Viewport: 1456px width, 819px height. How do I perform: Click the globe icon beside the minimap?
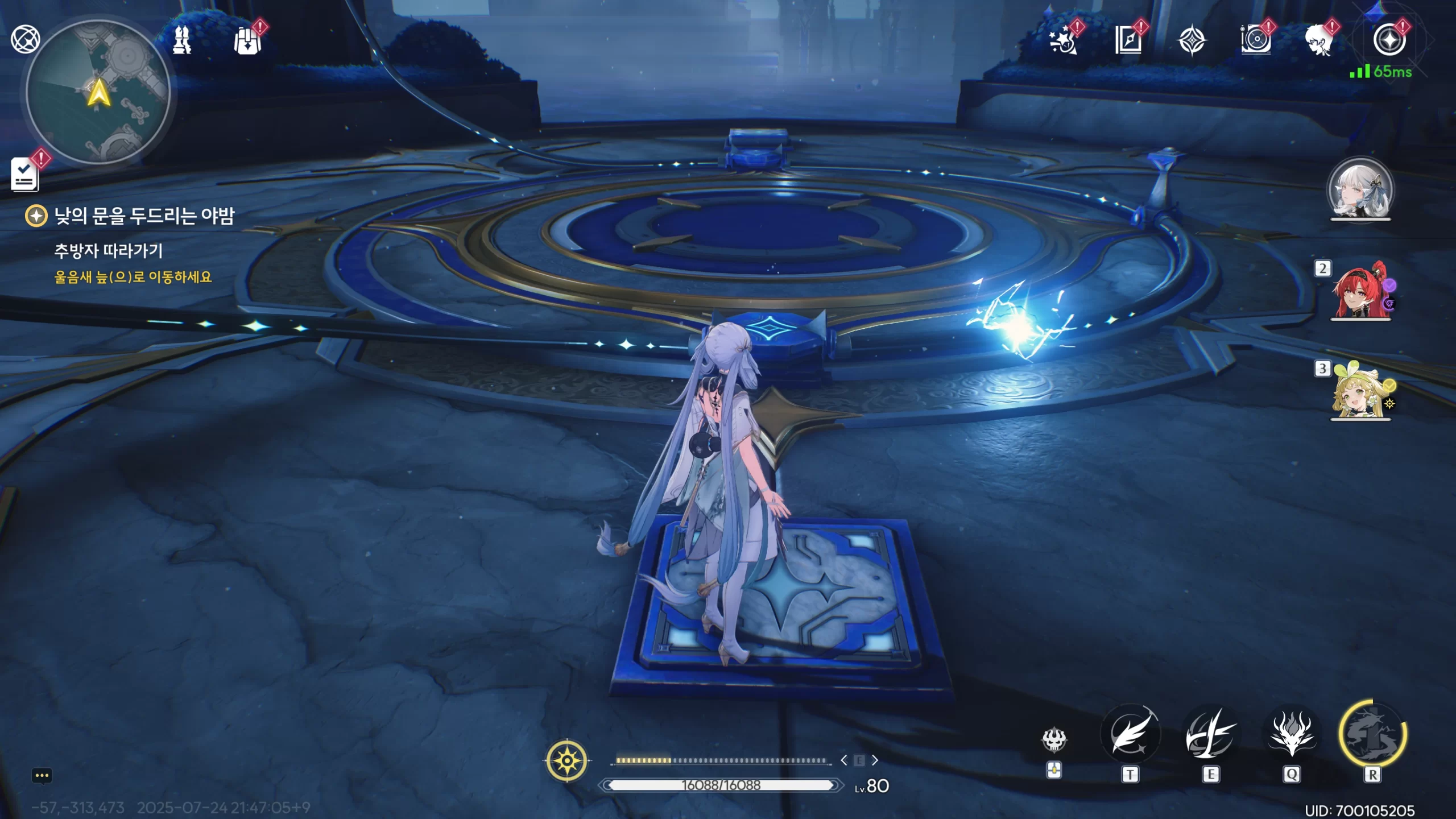point(25,39)
